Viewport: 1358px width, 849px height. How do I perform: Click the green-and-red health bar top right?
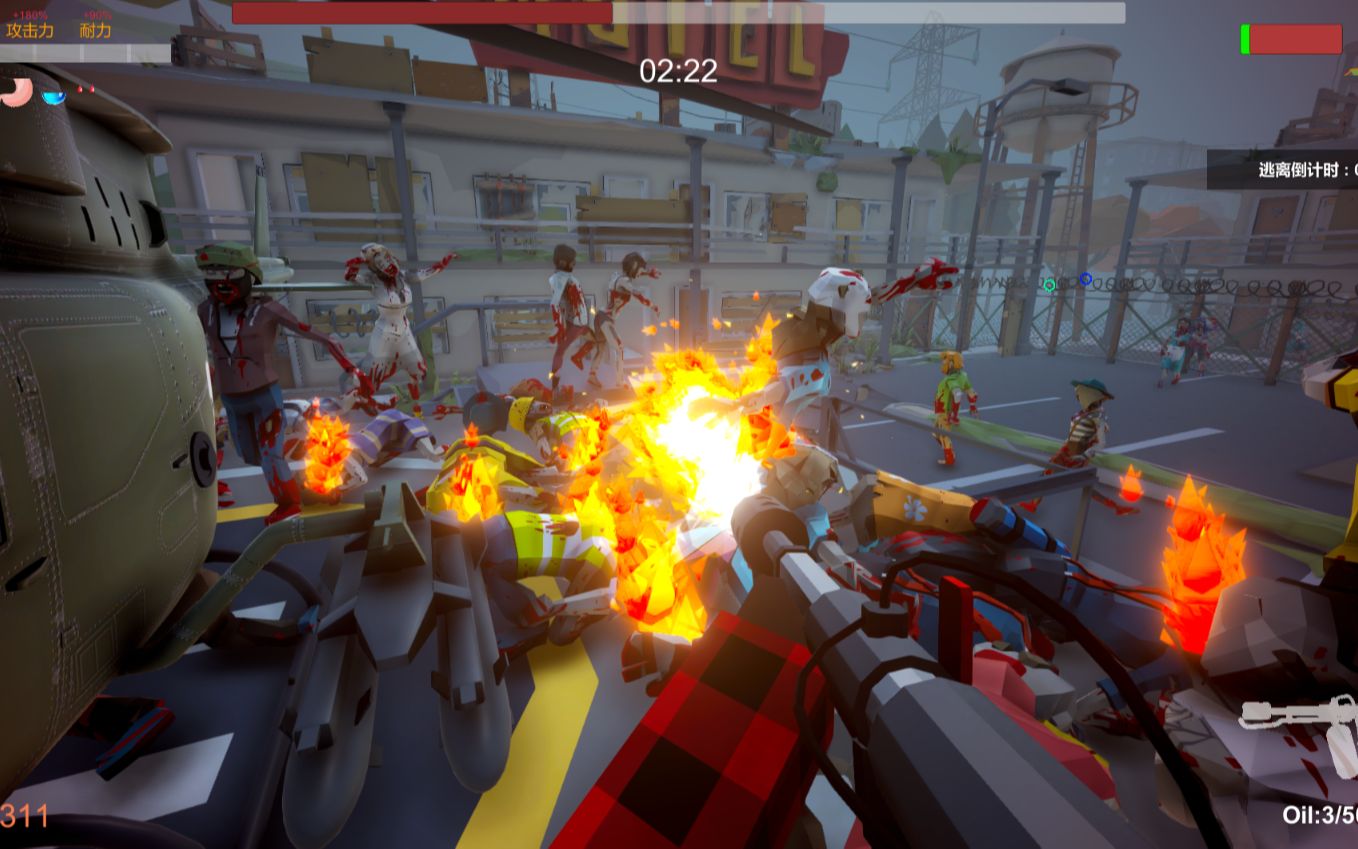click(x=1289, y=39)
